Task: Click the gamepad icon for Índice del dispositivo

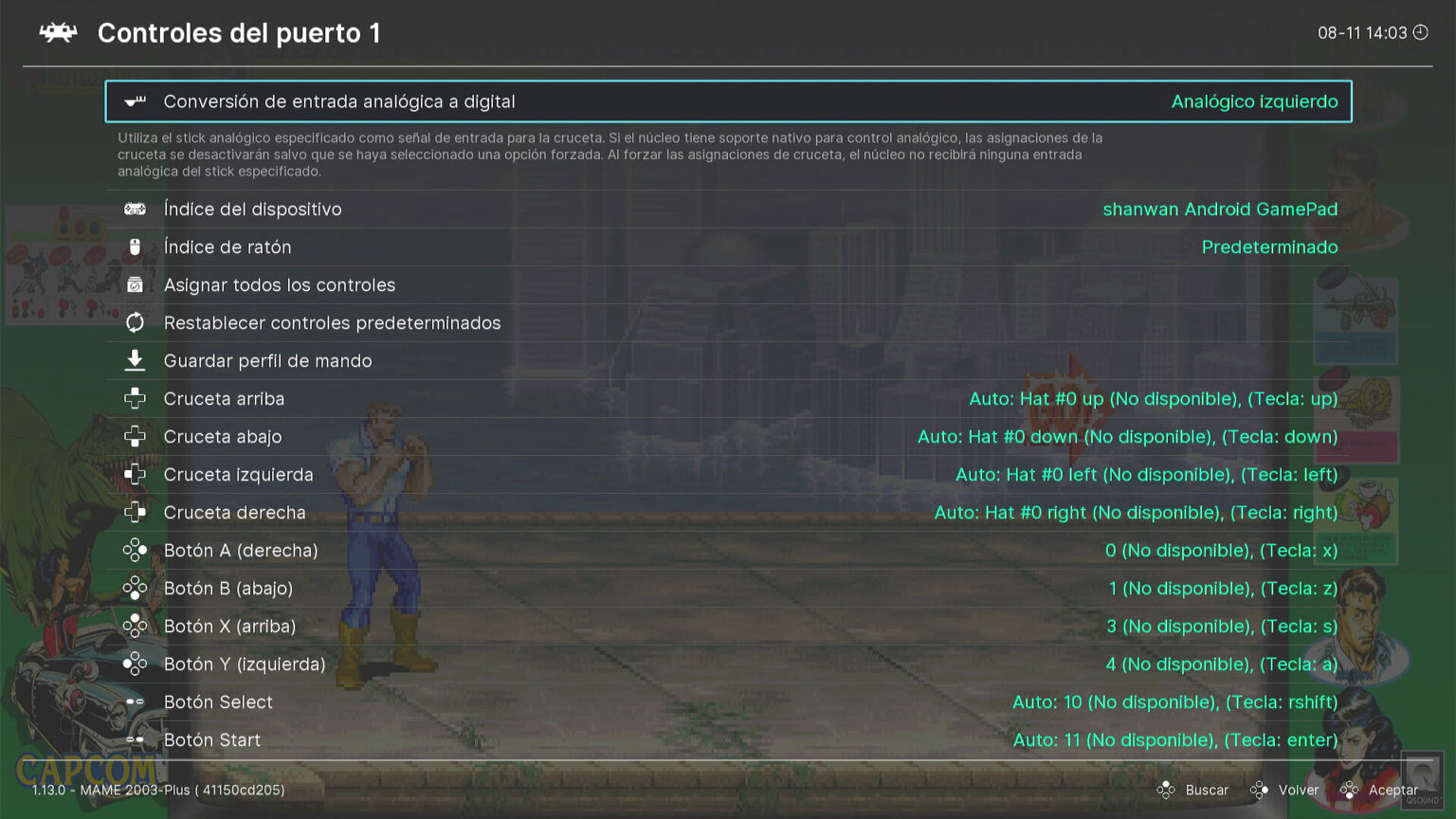Action: pyautogui.click(x=135, y=209)
